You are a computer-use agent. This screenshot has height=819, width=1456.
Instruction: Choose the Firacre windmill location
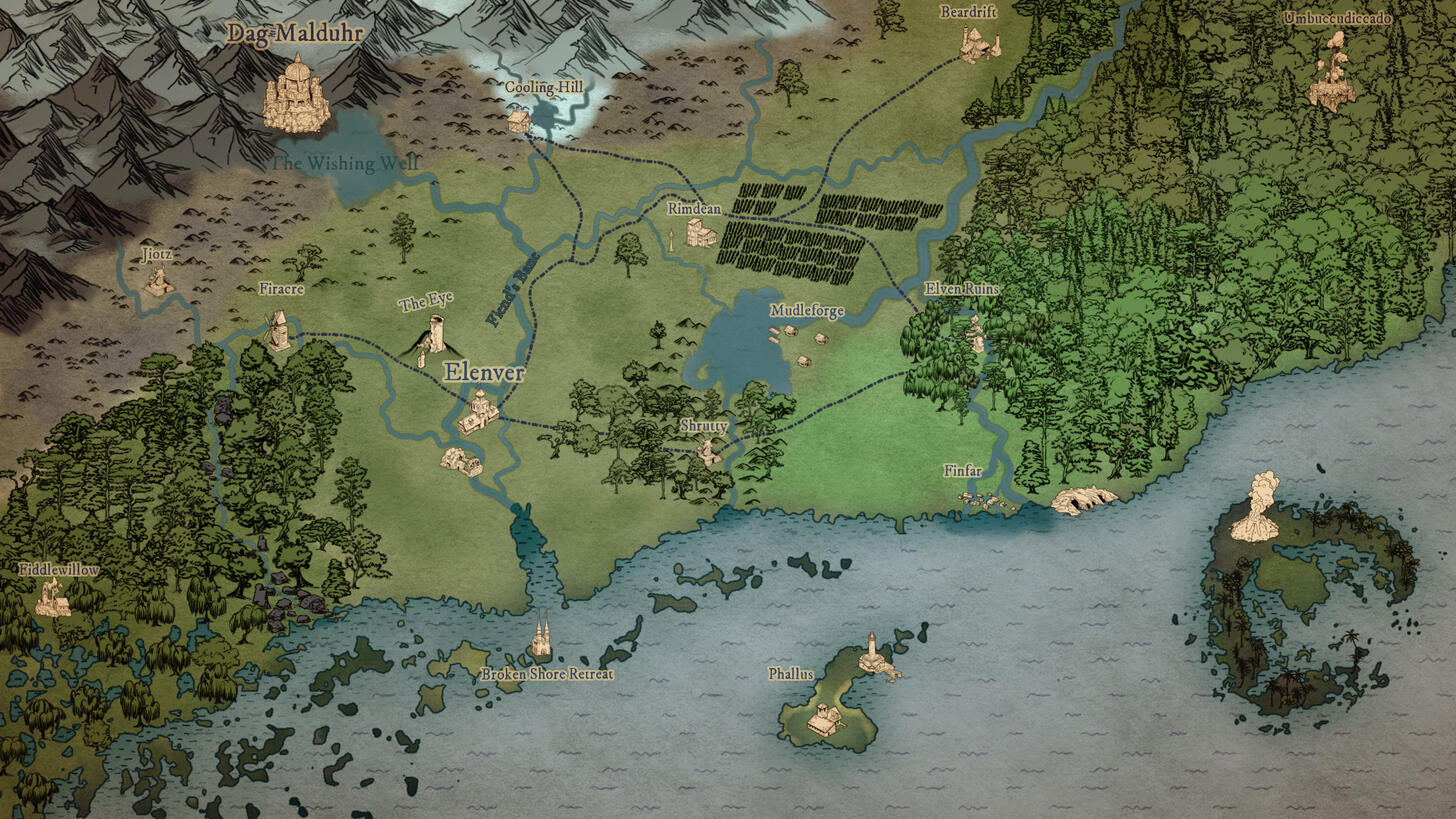[x=278, y=330]
